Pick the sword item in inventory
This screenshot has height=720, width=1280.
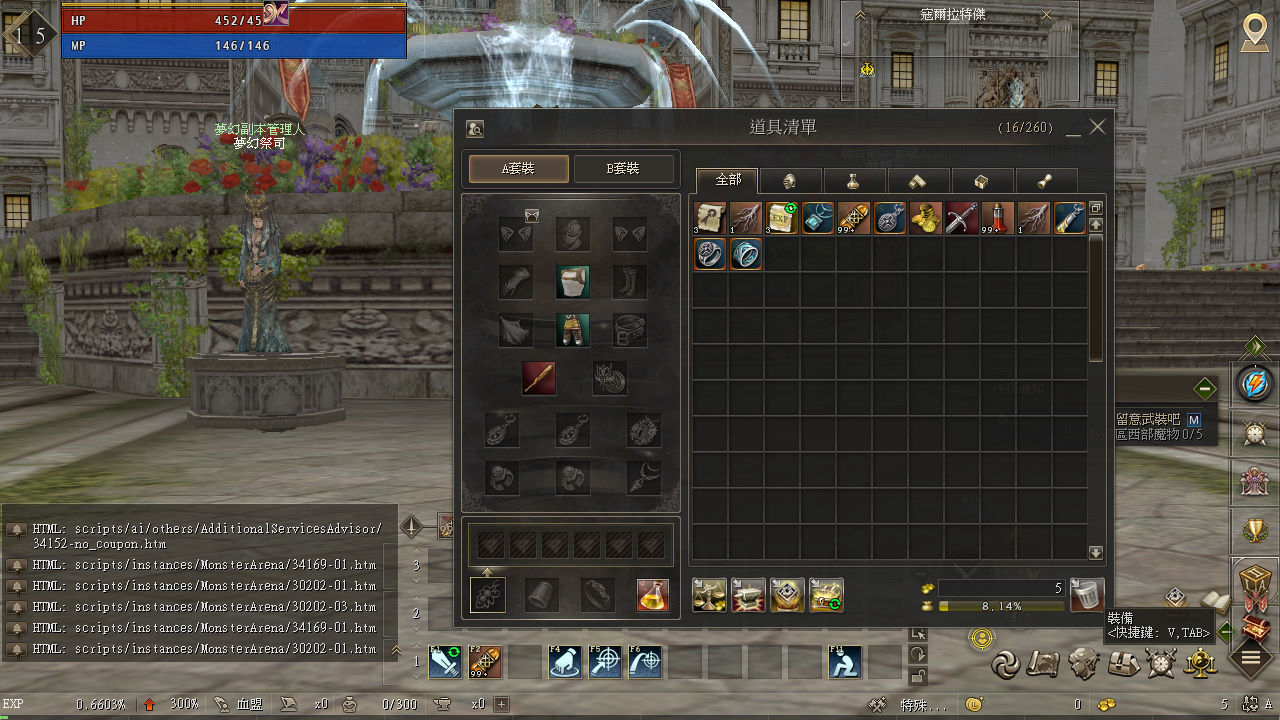(961, 218)
